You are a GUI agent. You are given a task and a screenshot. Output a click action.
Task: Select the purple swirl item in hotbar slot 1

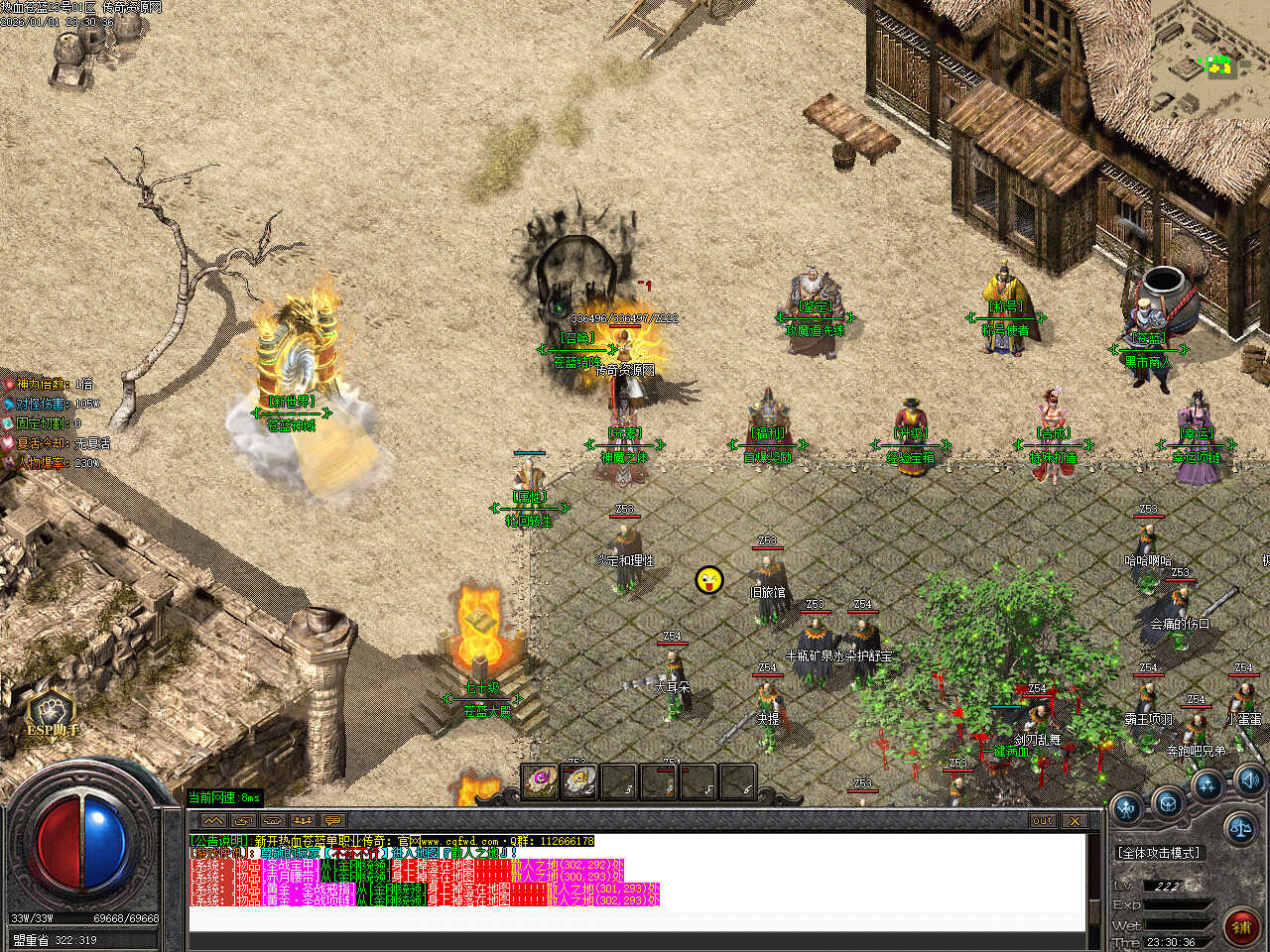pos(541,780)
